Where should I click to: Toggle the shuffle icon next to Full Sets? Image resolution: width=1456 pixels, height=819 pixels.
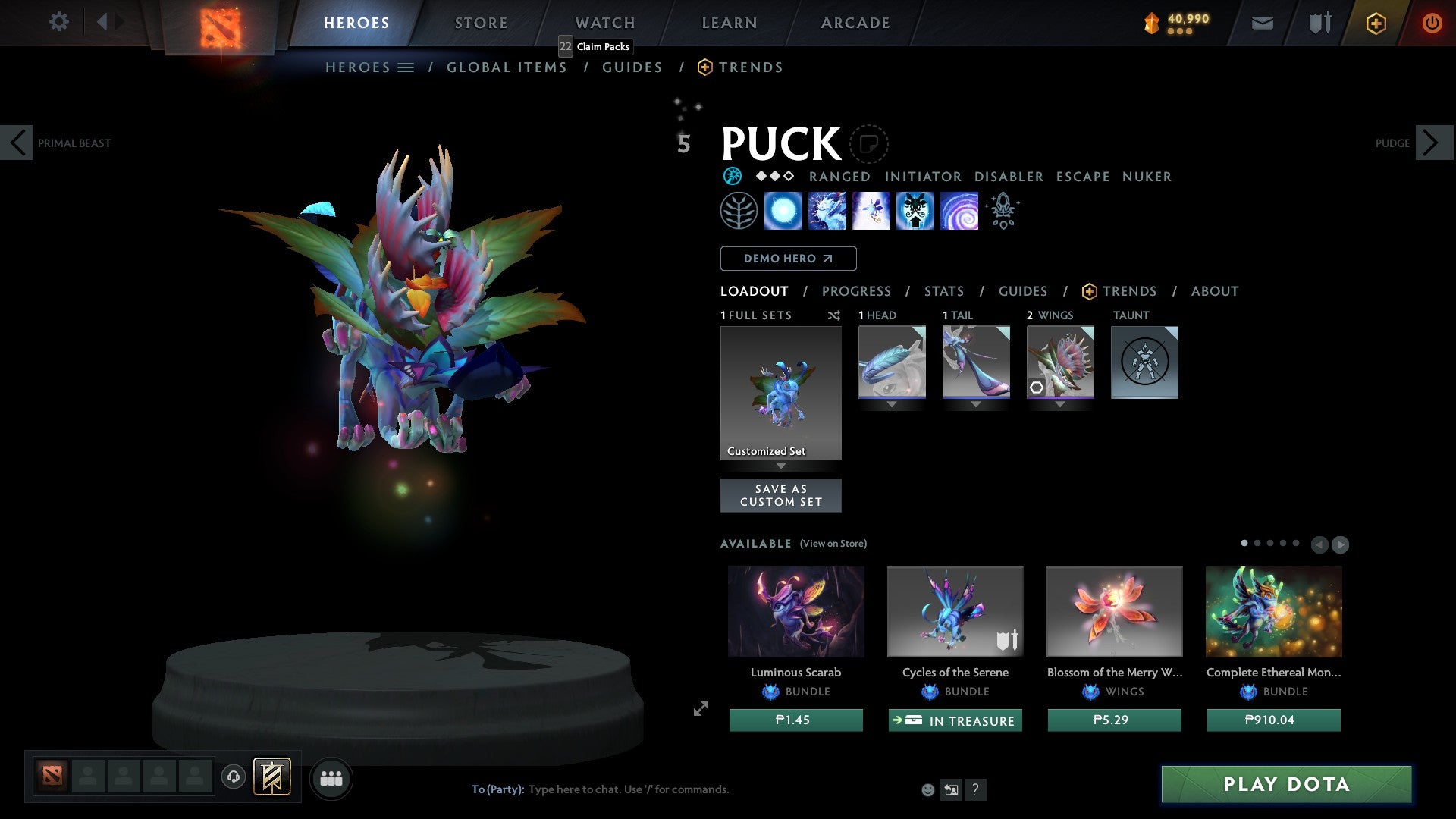pos(833,315)
